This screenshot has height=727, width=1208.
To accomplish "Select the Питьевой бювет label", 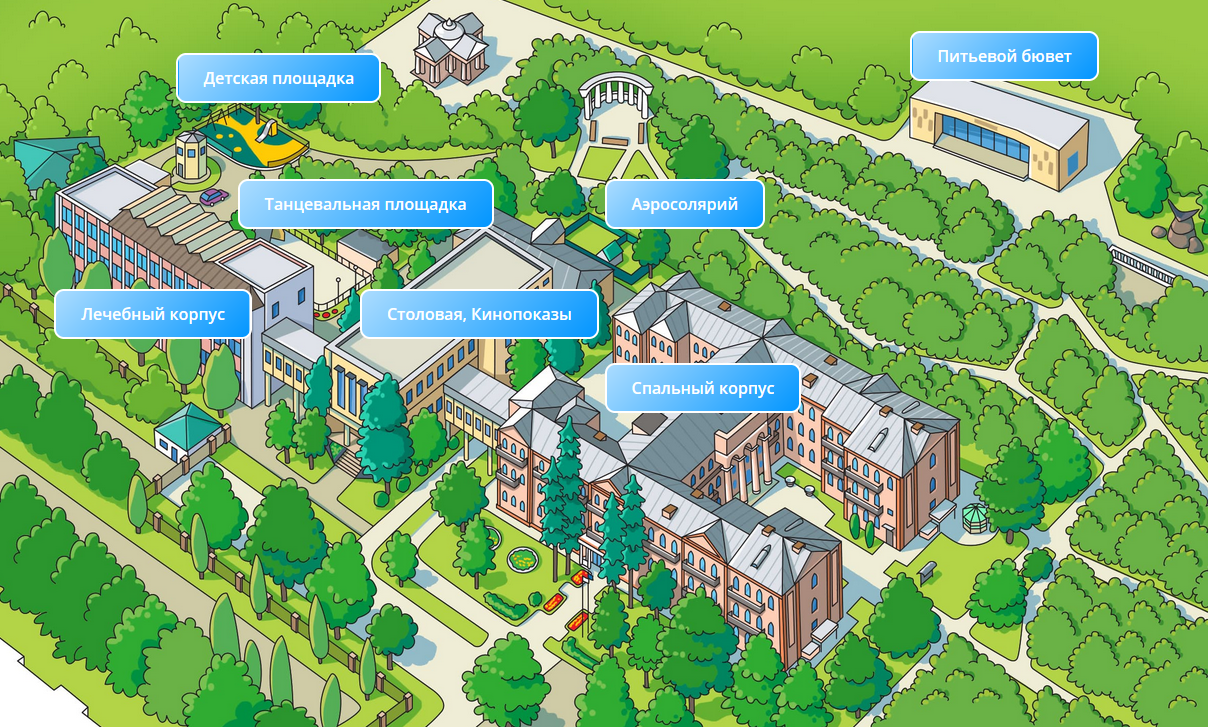I will point(1004,56).
